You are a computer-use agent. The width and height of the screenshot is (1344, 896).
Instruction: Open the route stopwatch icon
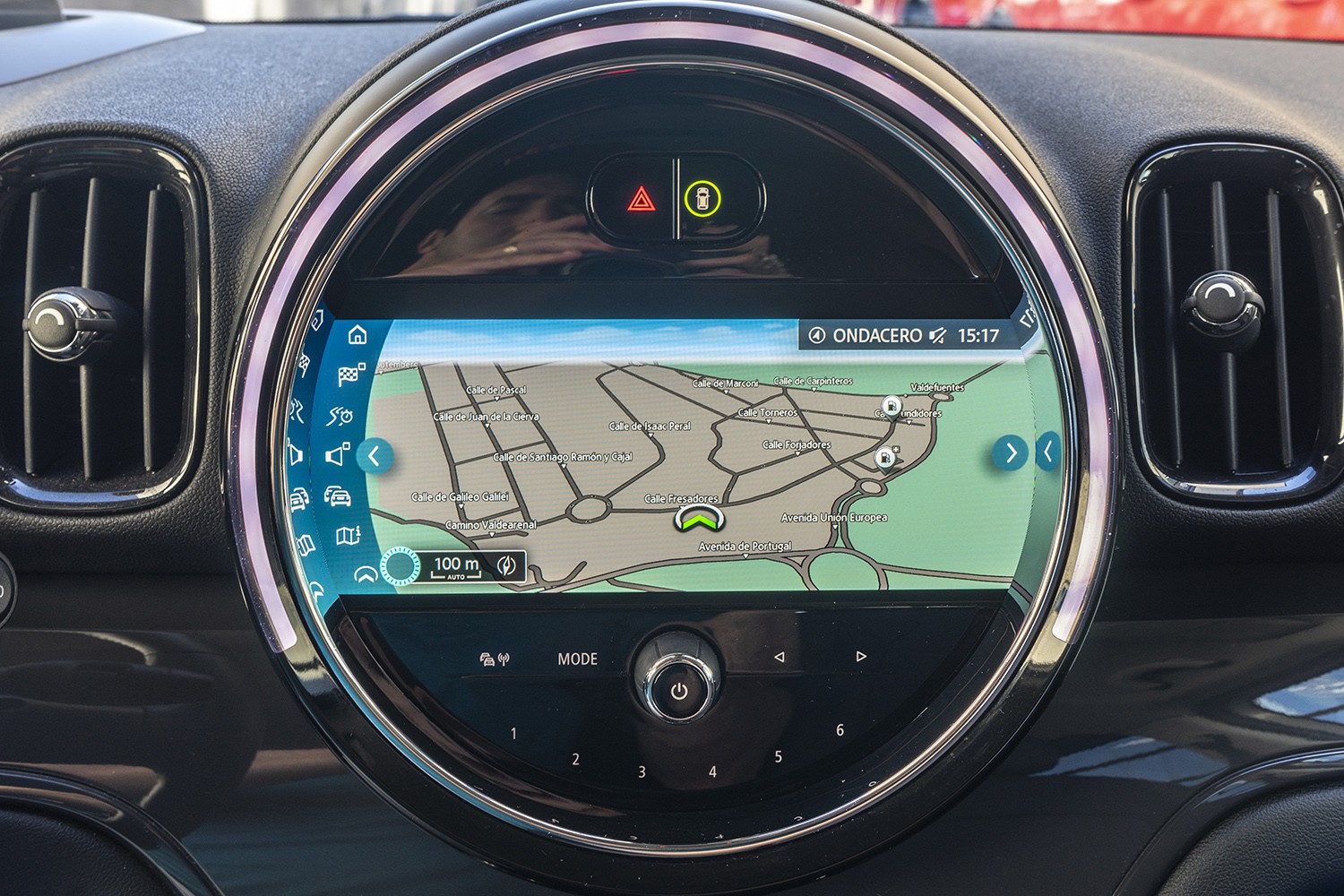coord(340,416)
